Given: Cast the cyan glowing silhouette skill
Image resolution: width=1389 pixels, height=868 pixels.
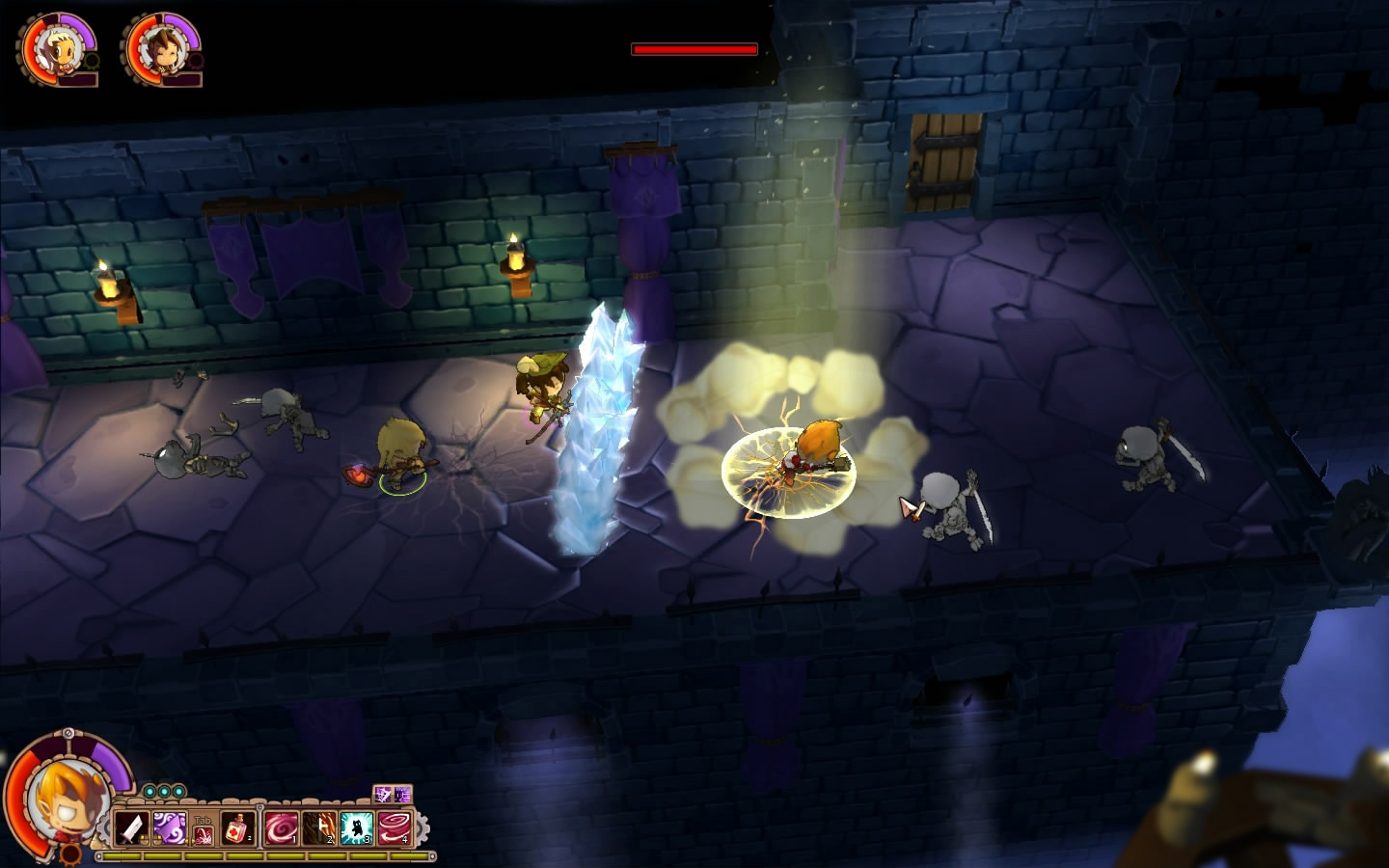Looking at the screenshot, I should (357, 828).
